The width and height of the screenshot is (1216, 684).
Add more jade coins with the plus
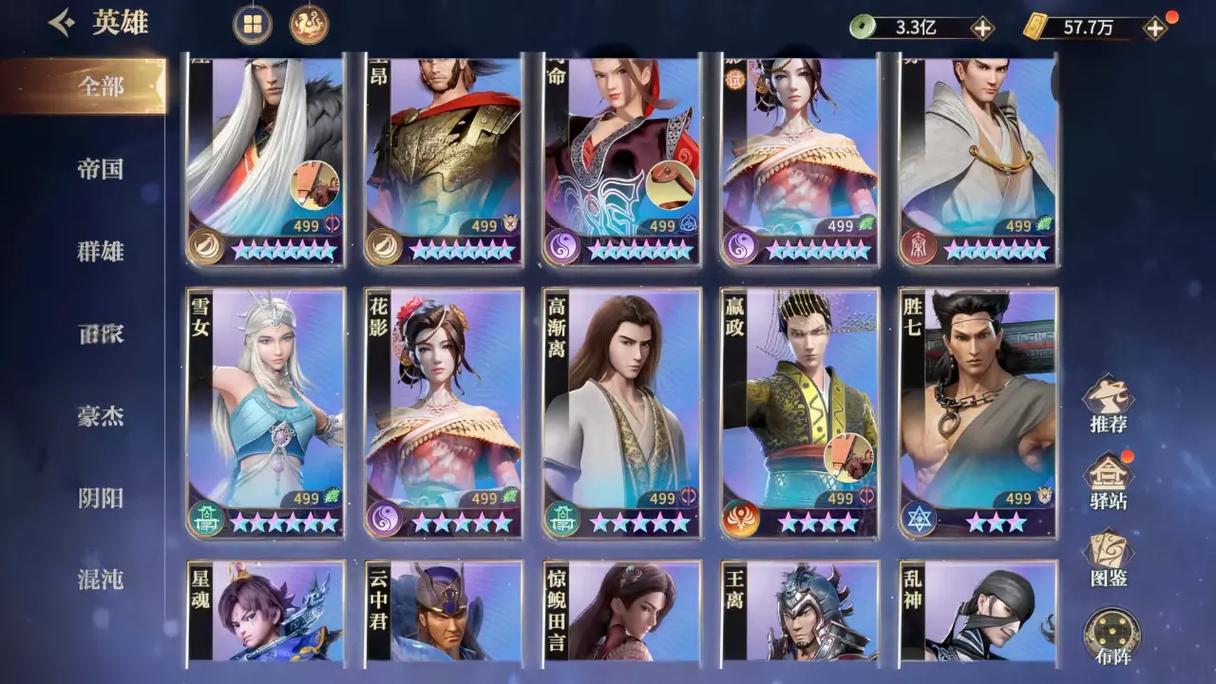pos(982,28)
